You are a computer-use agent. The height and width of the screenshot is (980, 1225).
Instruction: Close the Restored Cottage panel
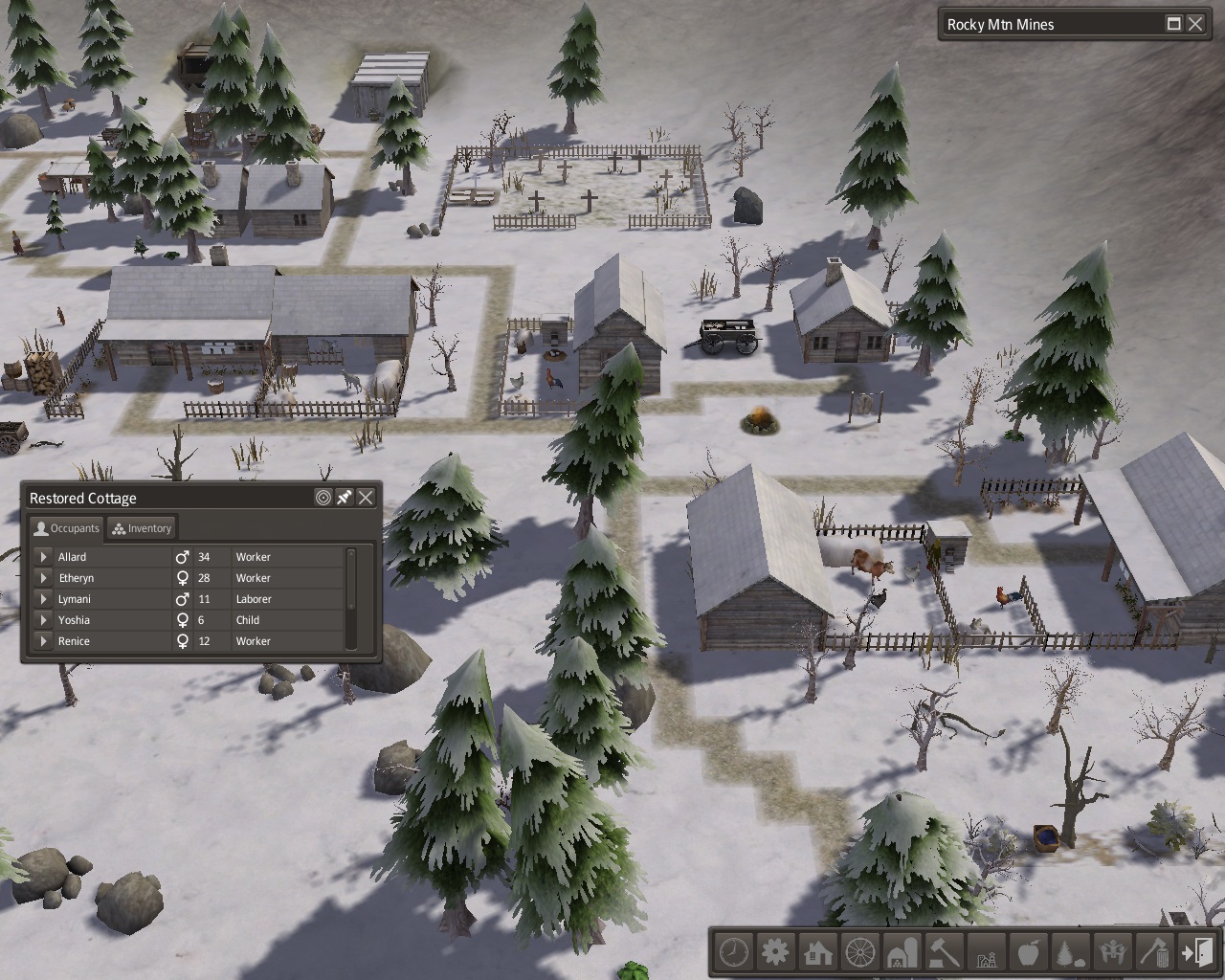pyautogui.click(x=366, y=498)
